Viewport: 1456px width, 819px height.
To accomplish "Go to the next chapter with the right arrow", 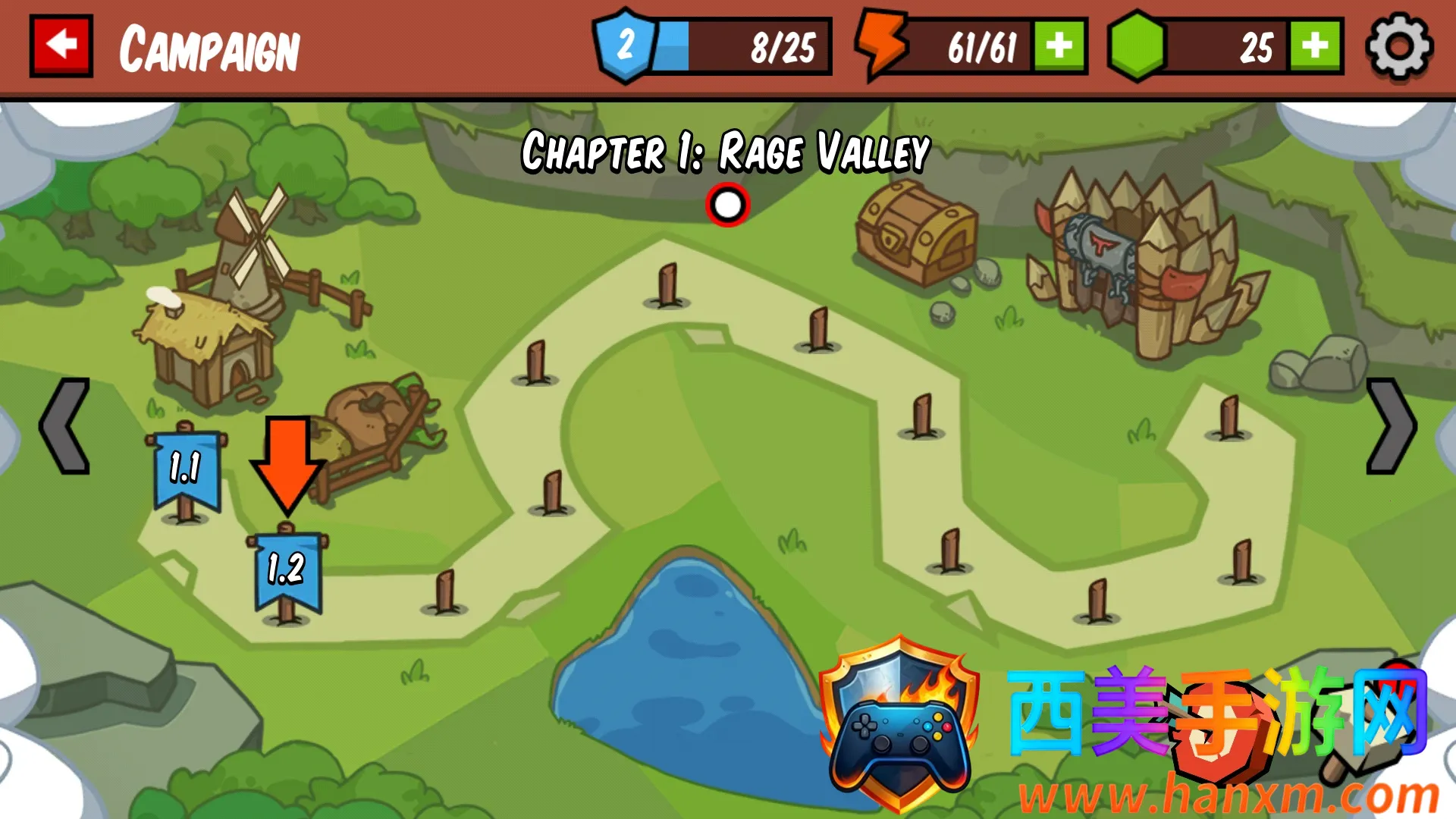I will 1390,426.
